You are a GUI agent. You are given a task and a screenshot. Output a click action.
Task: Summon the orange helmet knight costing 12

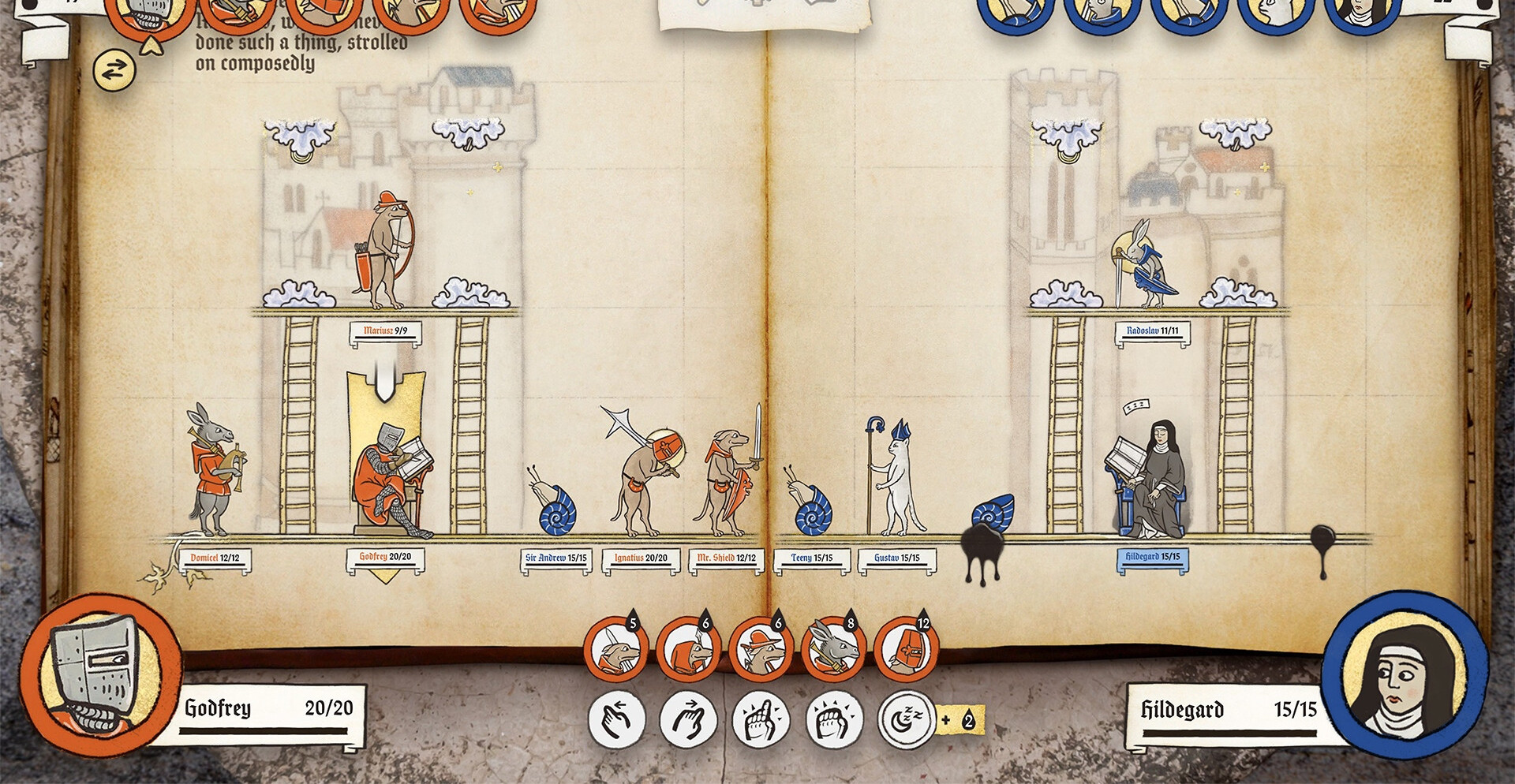point(907,650)
